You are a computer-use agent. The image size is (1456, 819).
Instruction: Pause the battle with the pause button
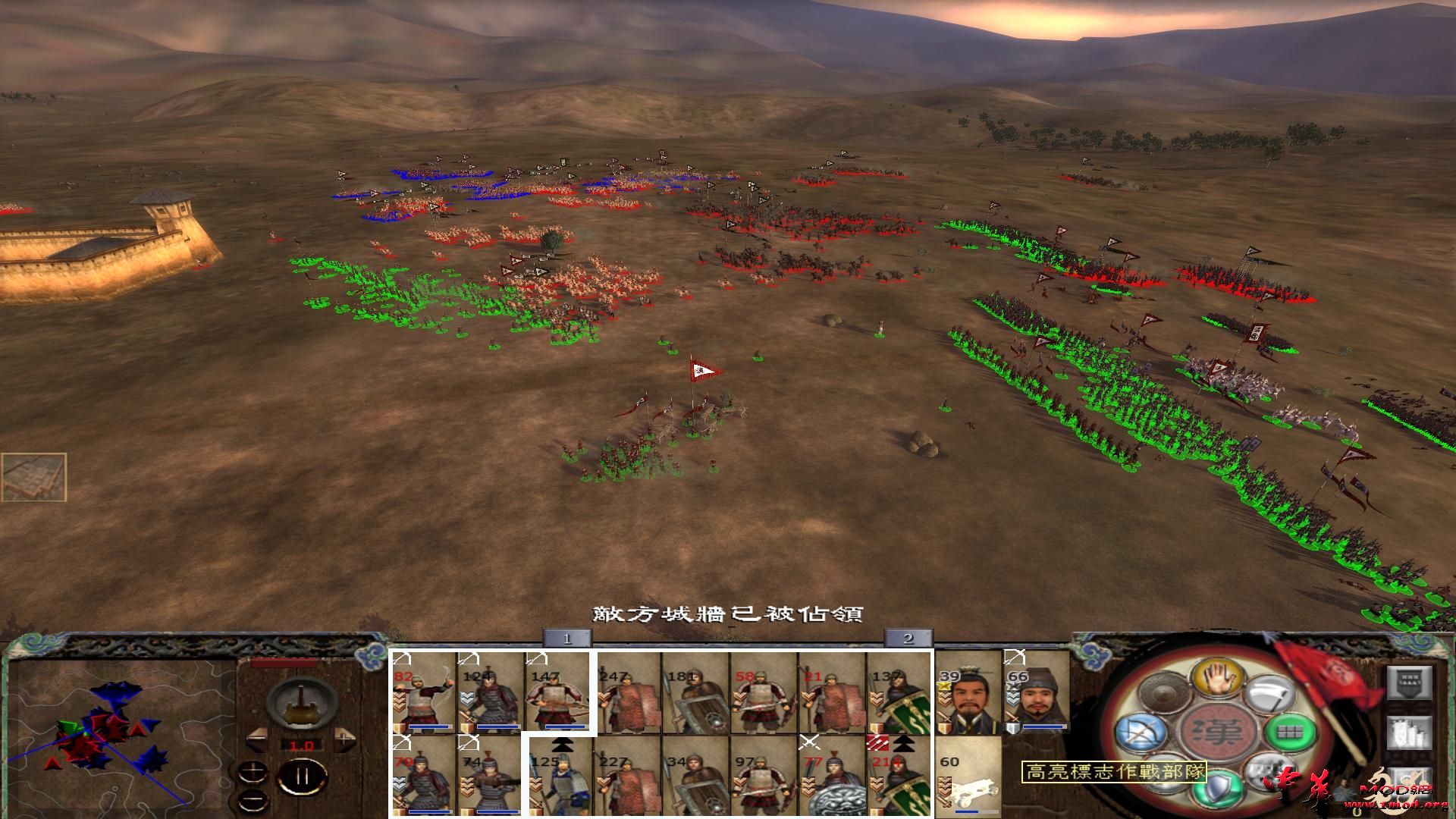[302, 775]
